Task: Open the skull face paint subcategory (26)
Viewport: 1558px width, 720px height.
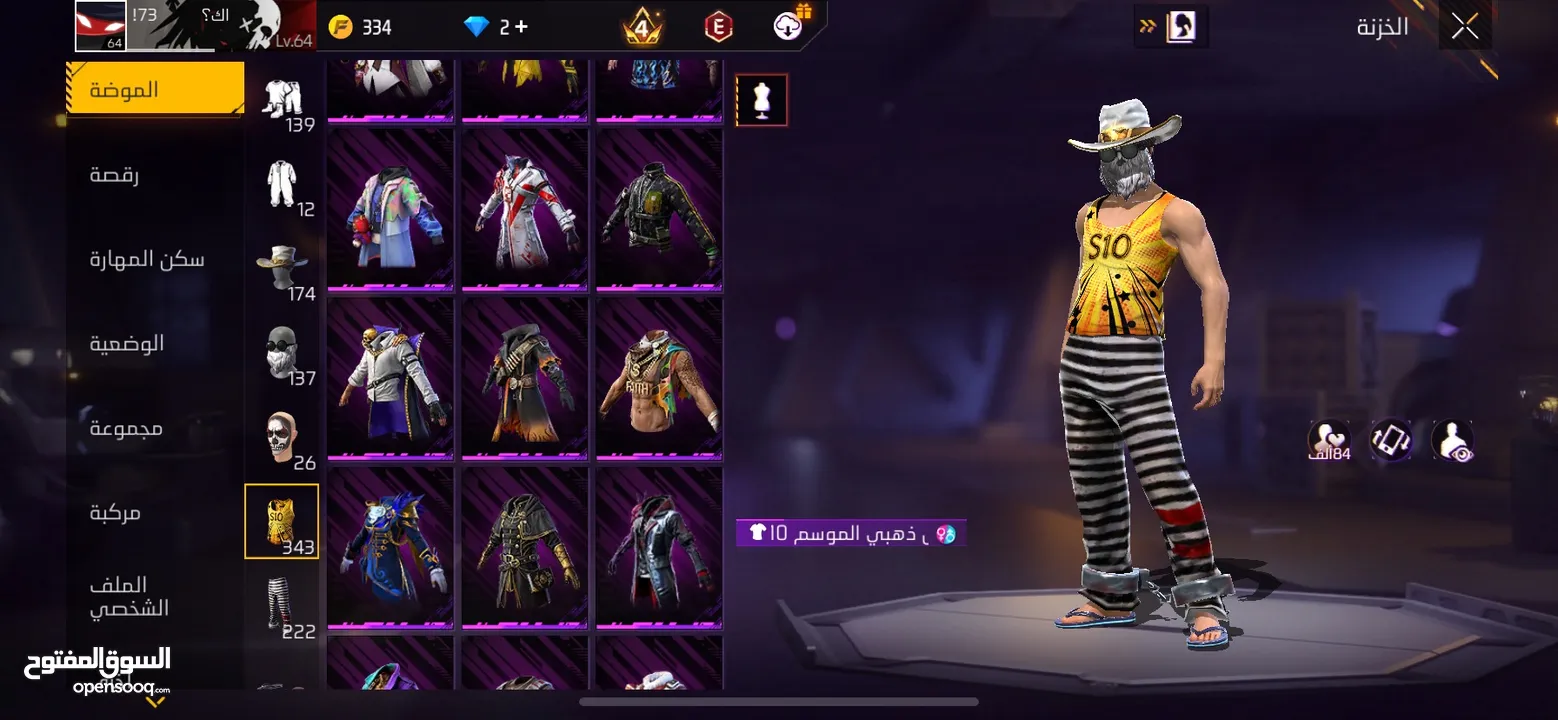Action: tap(282, 437)
